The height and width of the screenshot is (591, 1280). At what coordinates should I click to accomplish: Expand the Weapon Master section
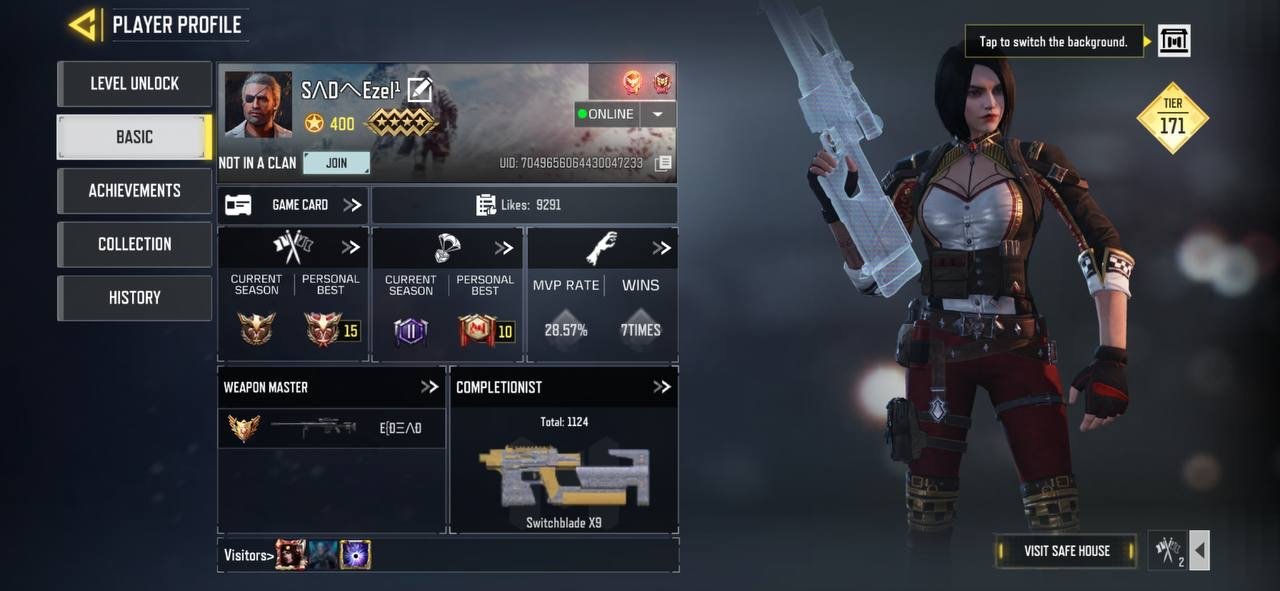(430, 387)
